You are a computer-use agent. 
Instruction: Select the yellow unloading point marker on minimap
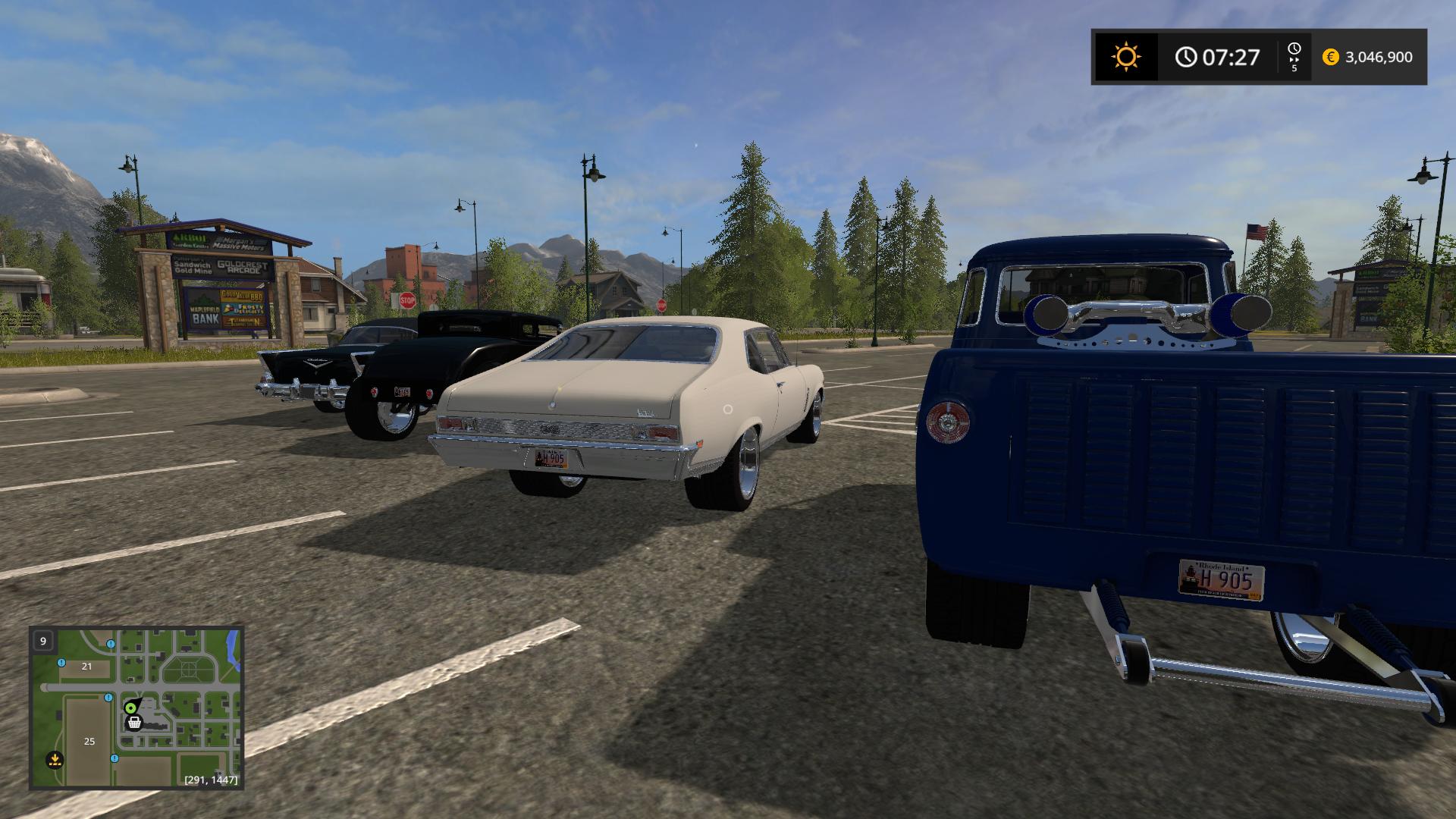click(54, 759)
